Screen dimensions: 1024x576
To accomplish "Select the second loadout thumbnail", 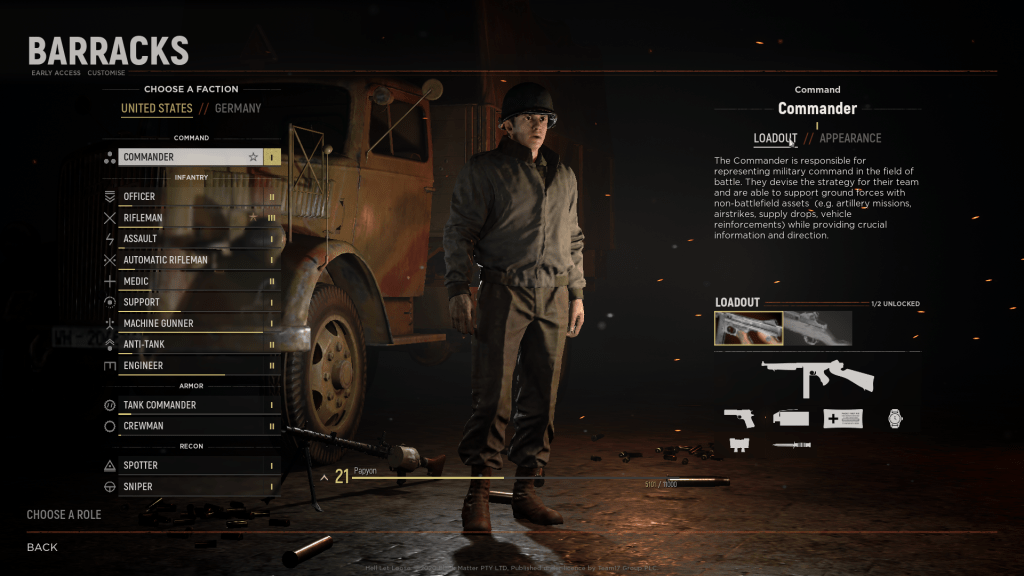I will click(818, 328).
